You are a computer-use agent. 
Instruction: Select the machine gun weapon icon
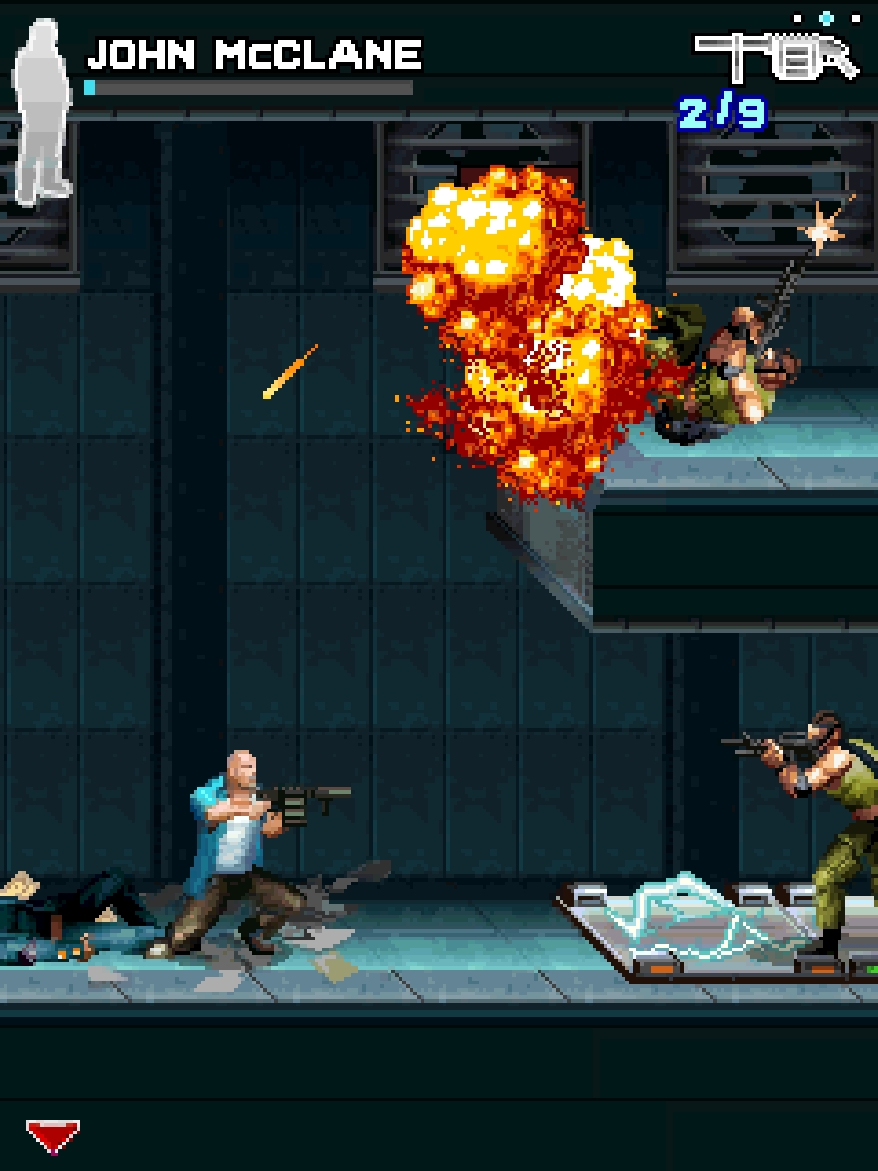click(776, 57)
